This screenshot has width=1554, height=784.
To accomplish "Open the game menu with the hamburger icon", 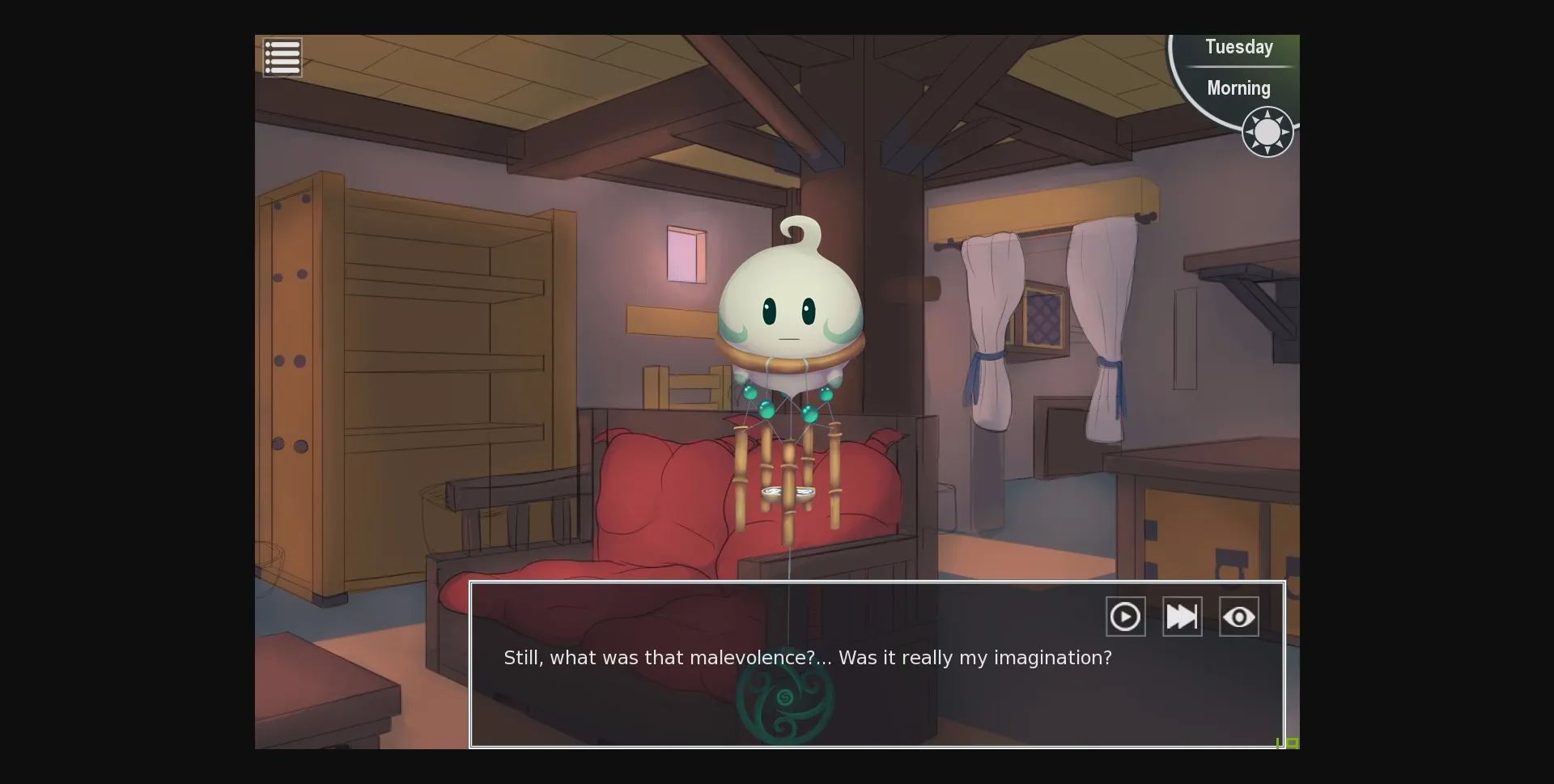I will pos(282,57).
